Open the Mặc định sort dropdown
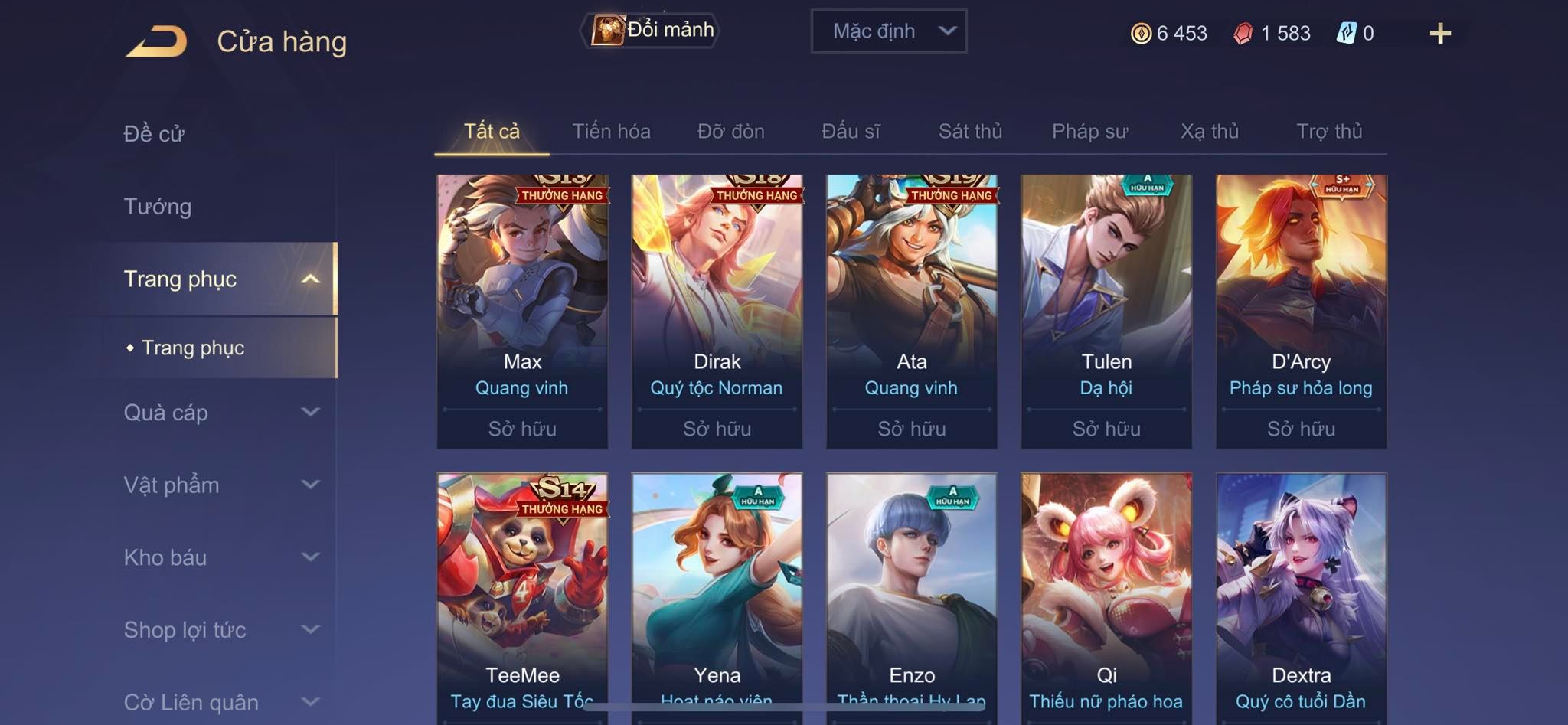 pos(888,31)
